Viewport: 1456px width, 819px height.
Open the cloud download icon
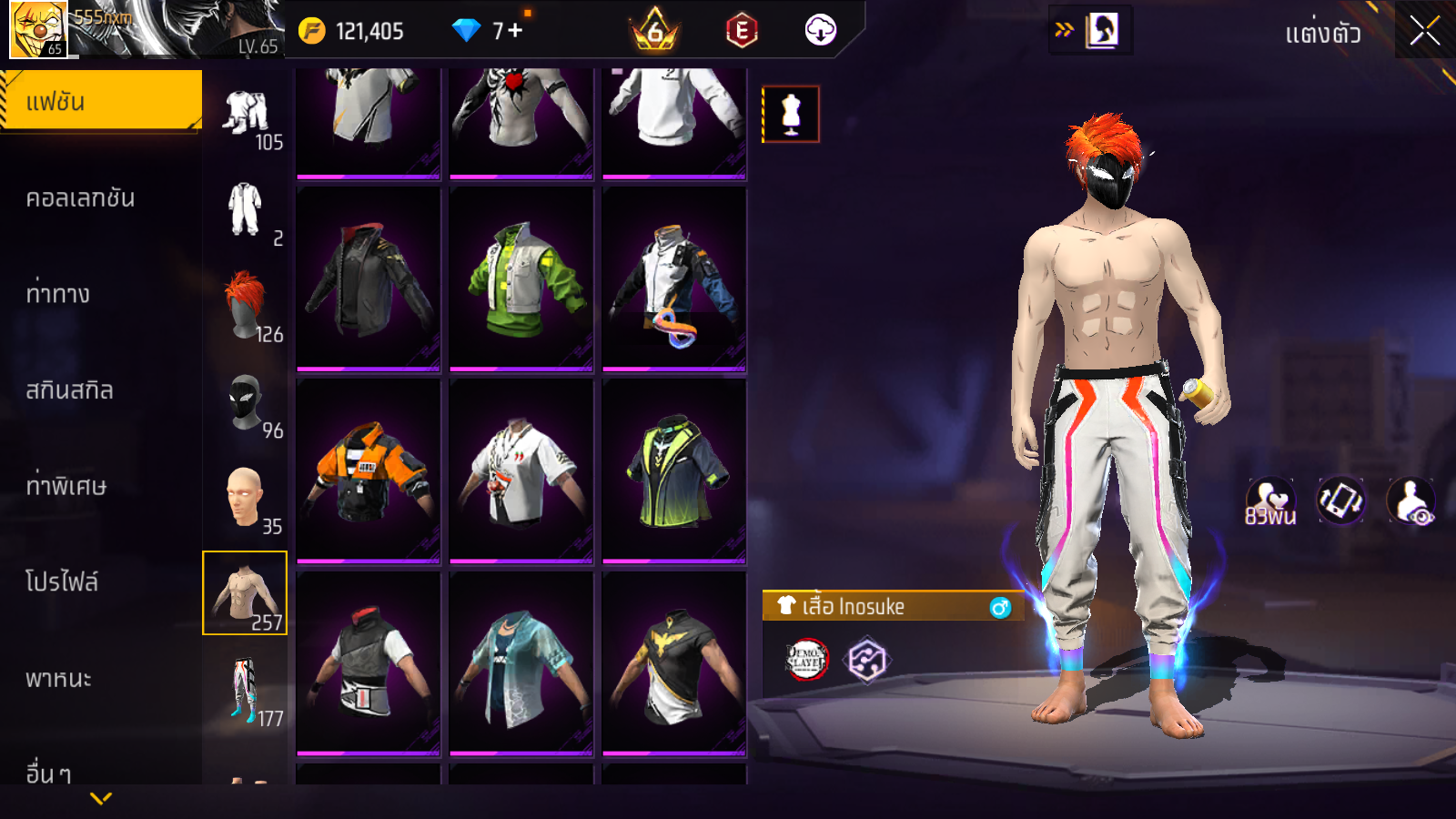[x=820, y=31]
